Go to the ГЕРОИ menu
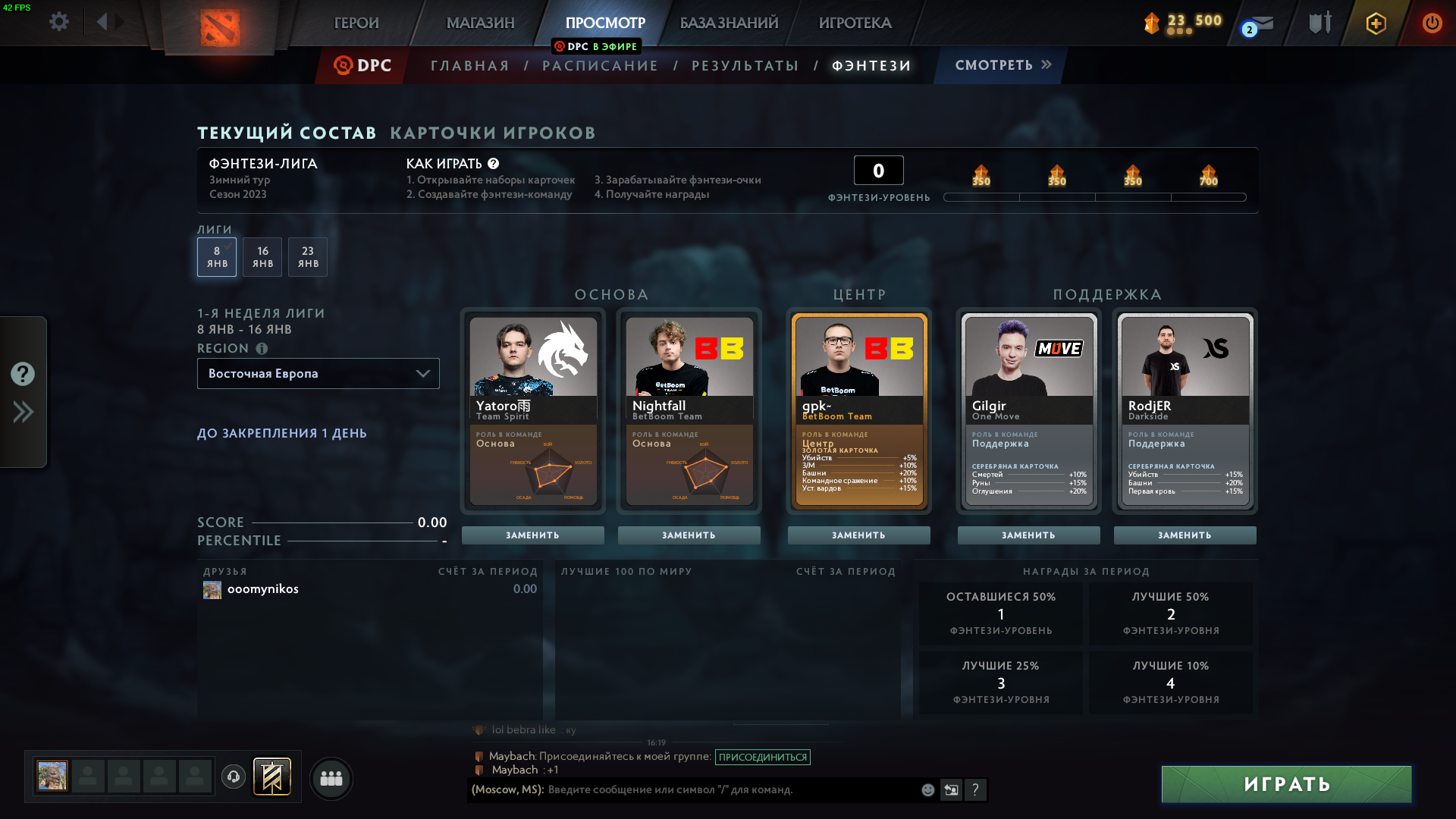The width and height of the screenshot is (1456, 819). click(x=356, y=23)
